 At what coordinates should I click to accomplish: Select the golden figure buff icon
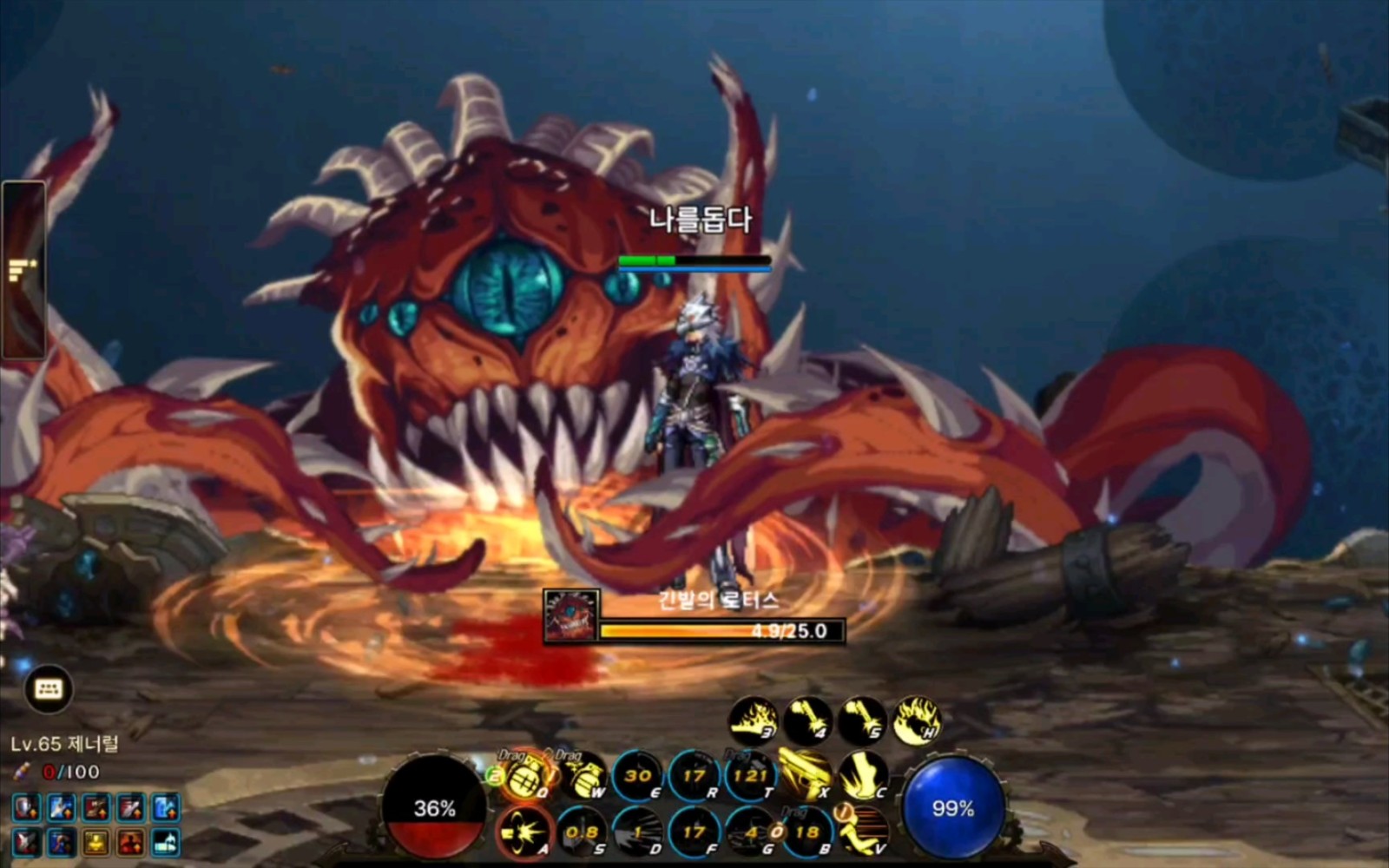point(95,841)
